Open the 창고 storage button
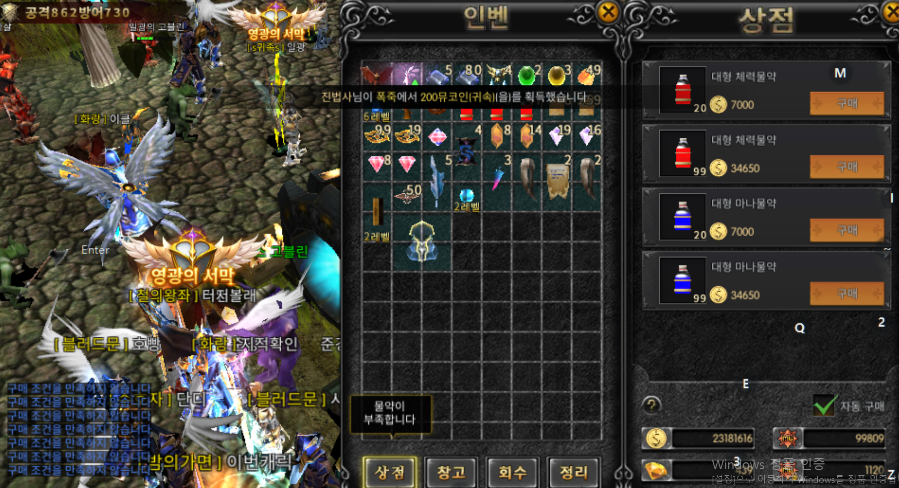 point(451,471)
